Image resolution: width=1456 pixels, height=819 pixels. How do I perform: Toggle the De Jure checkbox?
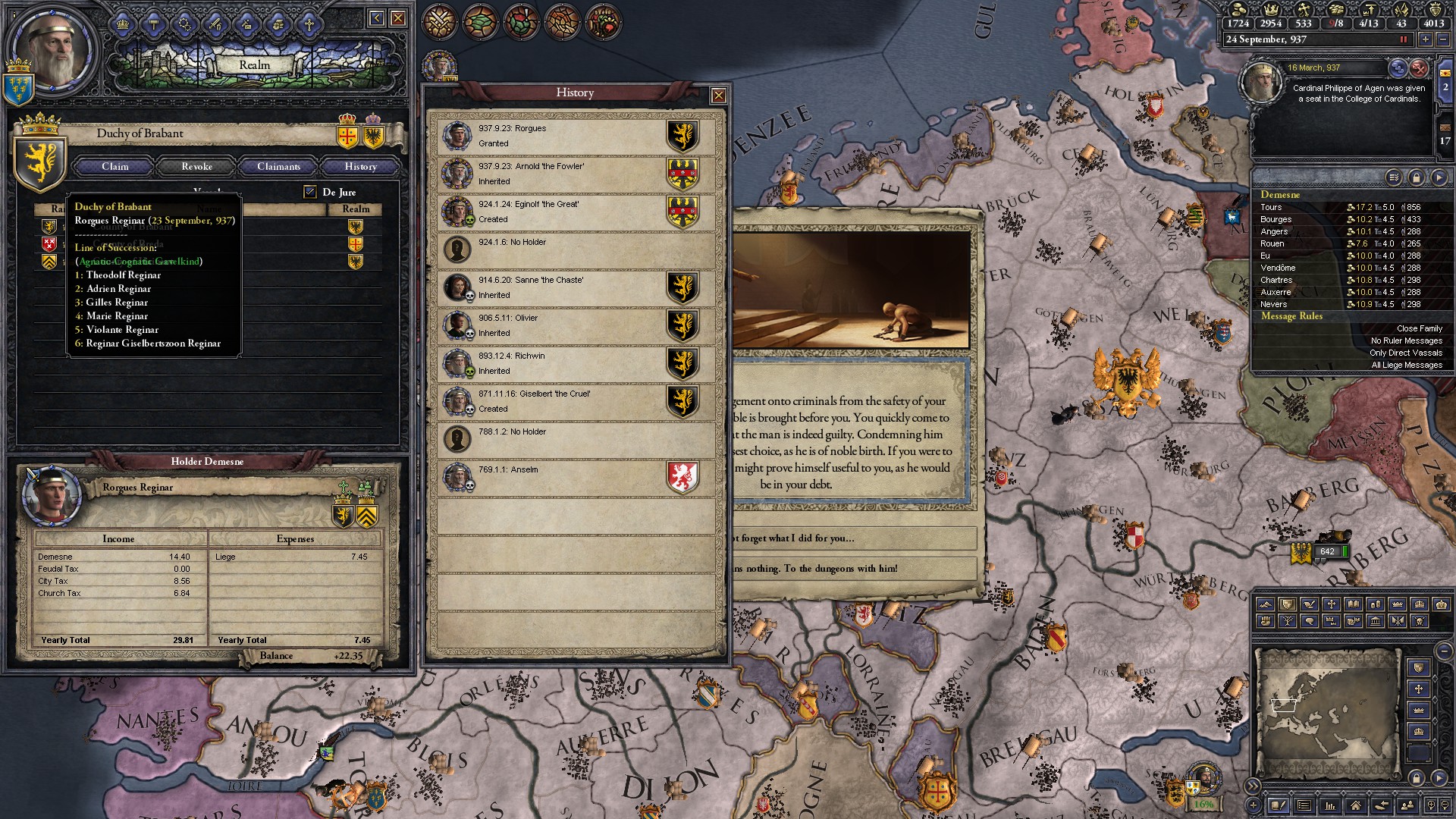click(x=309, y=192)
